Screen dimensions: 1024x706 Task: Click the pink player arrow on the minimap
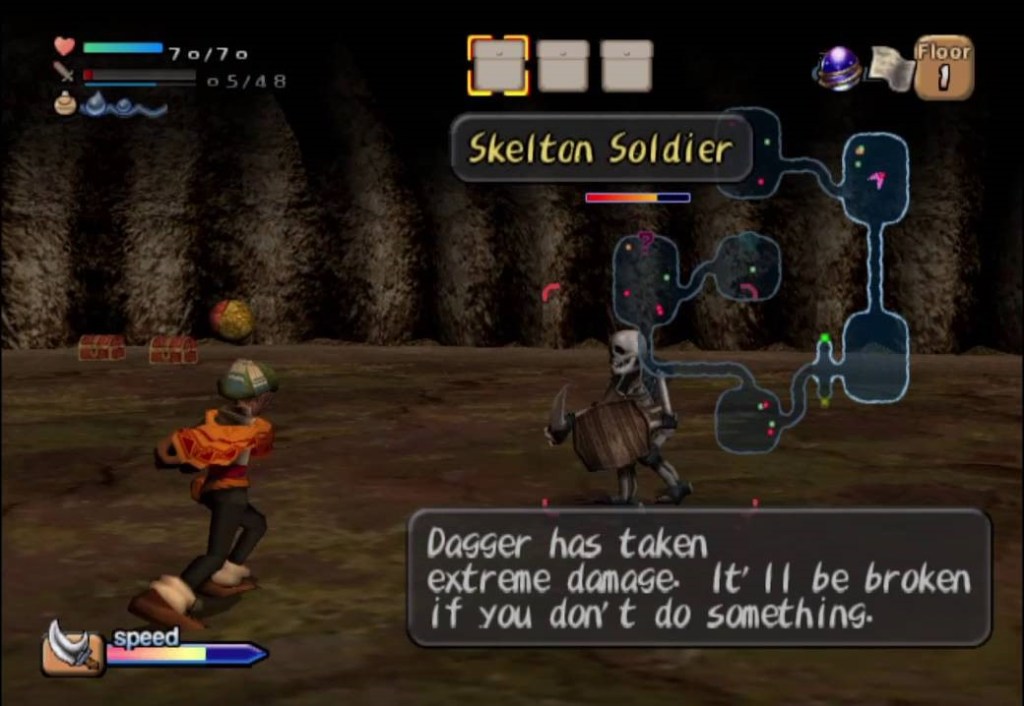click(x=877, y=179)
